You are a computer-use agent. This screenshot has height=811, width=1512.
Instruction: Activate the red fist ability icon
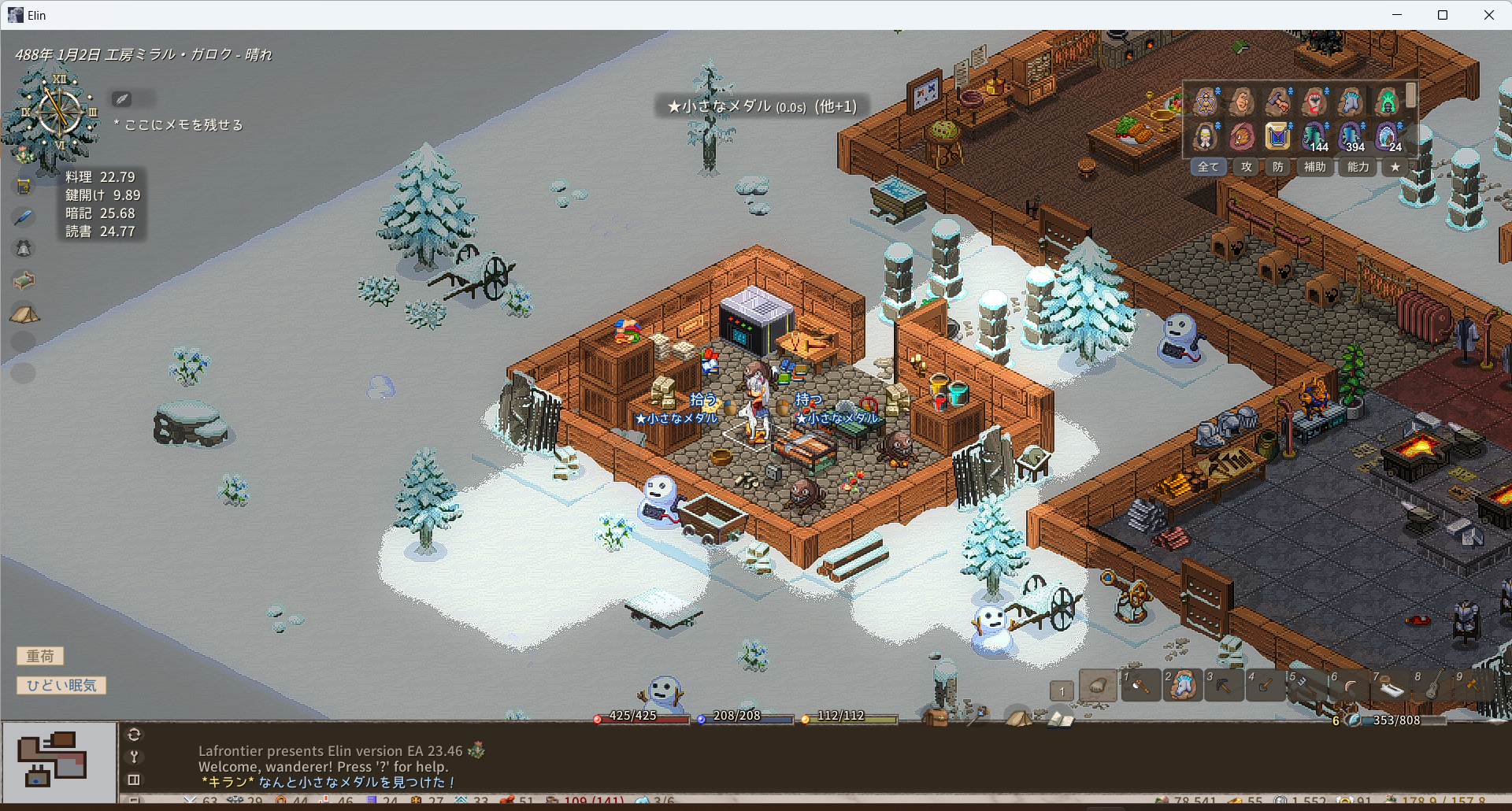point(1314,102)
